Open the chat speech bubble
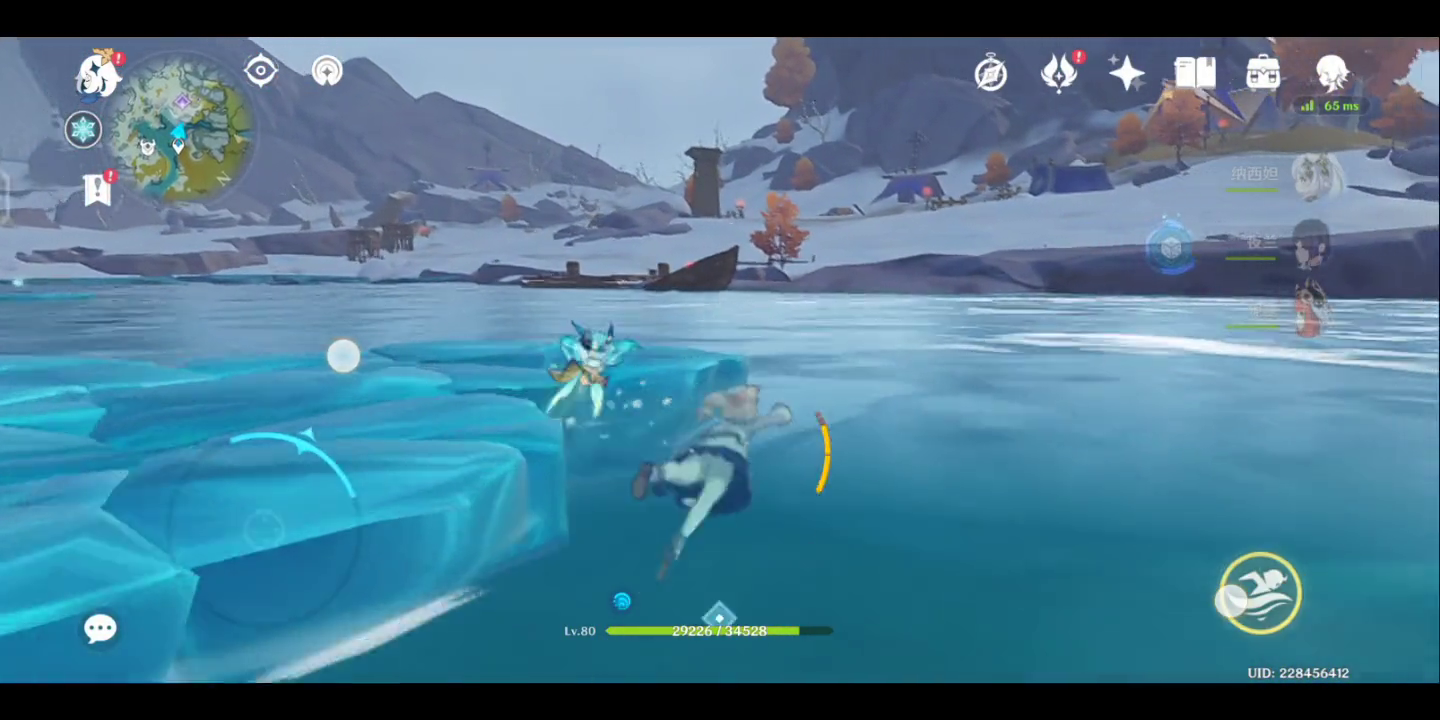 pyautogui.click(x=100, y=629)
